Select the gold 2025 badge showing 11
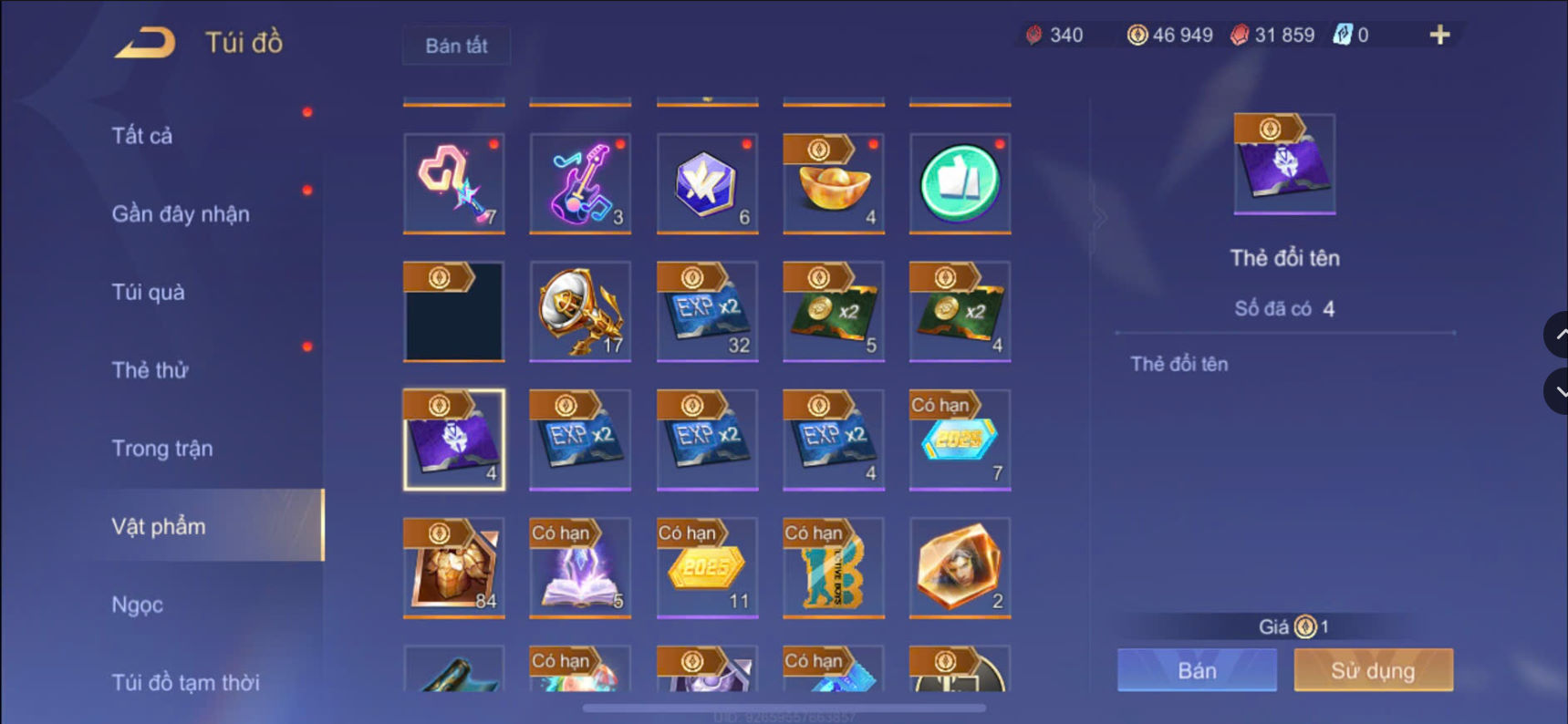 coord(706,567)
